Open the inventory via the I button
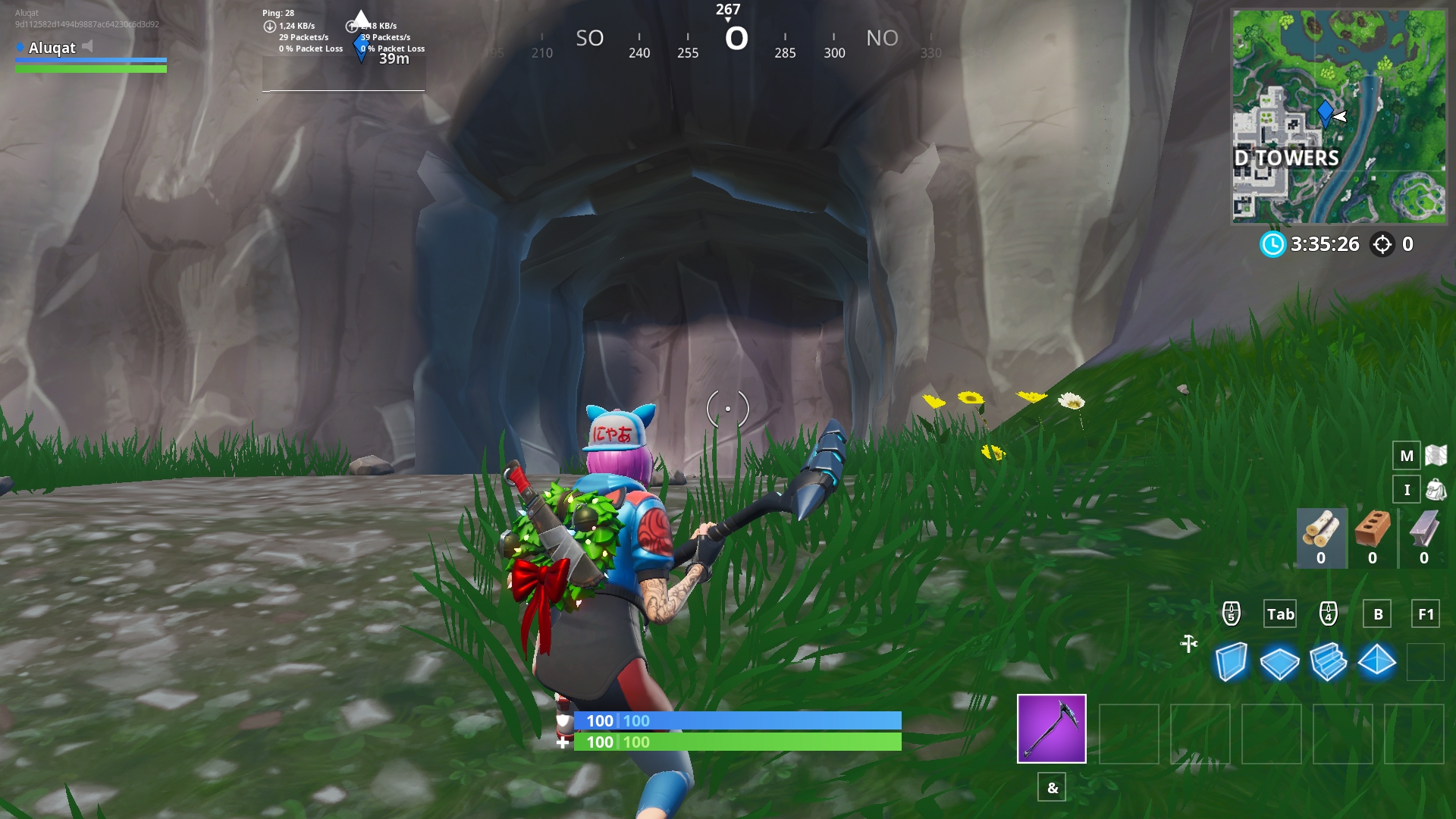Screen dimensions: 1456x819 [x=1407, y=490]
